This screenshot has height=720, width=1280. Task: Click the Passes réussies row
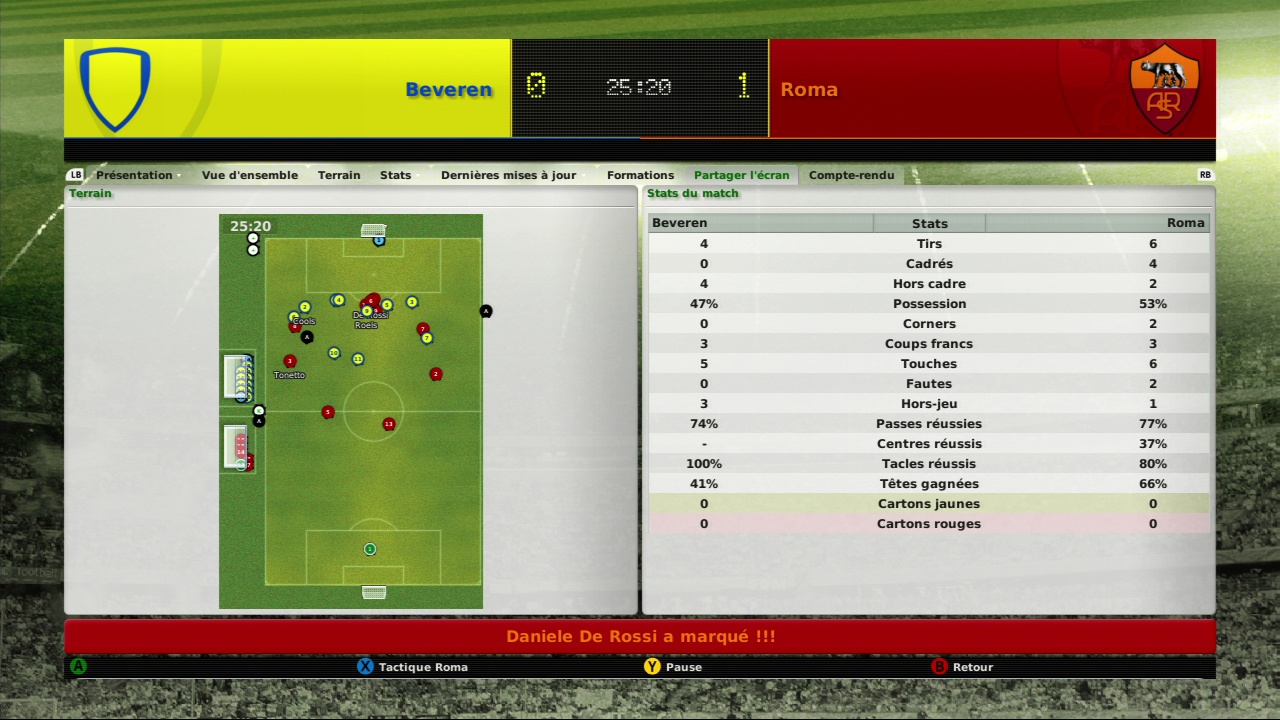[929, 424]
